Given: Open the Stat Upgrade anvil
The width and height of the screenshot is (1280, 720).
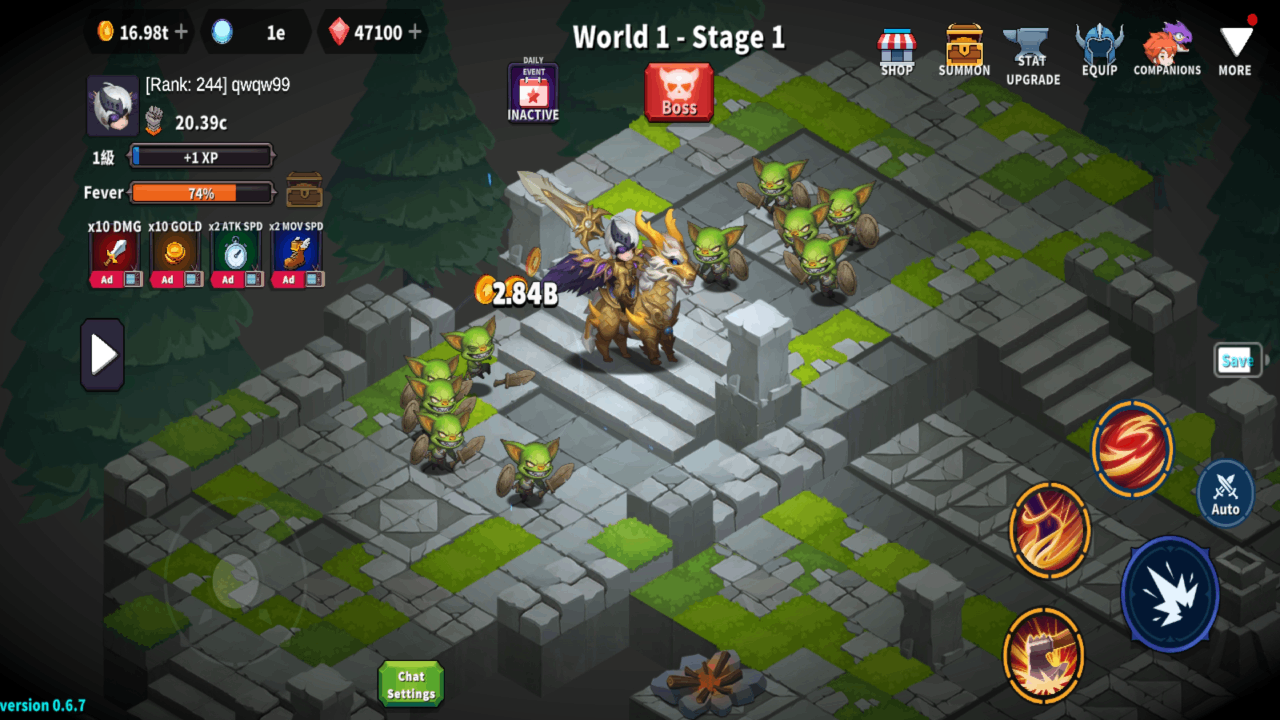Looking at the screenshot, I should pyautogui.click(x=1031, y=48).
